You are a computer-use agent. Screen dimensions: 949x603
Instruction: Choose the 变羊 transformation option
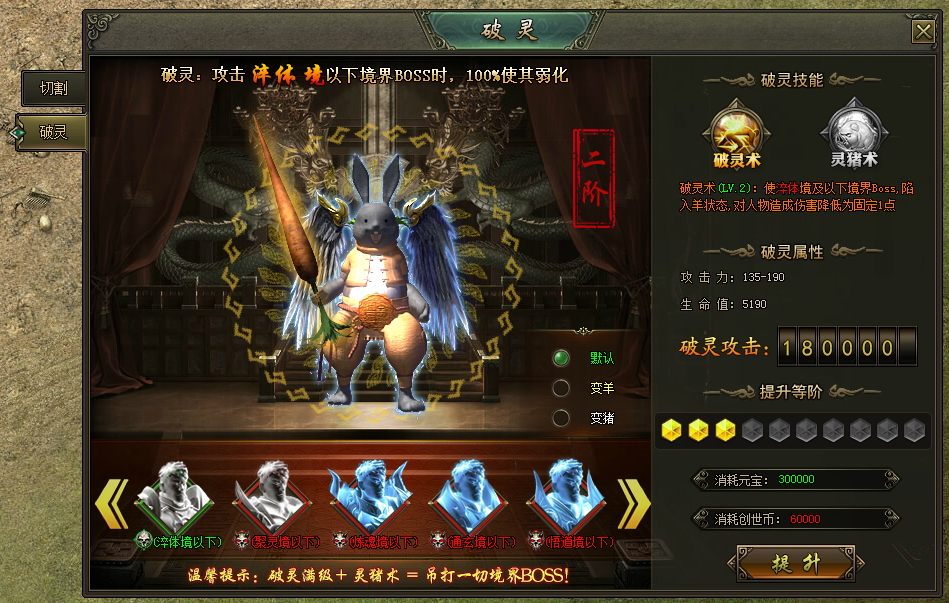point(562,388)
